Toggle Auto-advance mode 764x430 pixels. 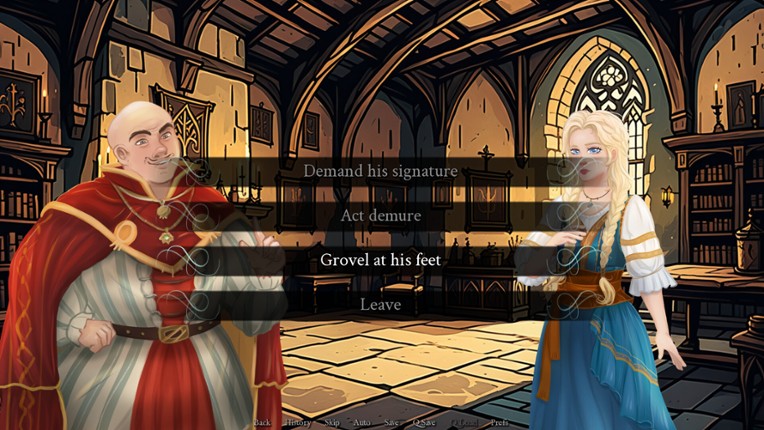pyautogui.click(x=362, y=423)
